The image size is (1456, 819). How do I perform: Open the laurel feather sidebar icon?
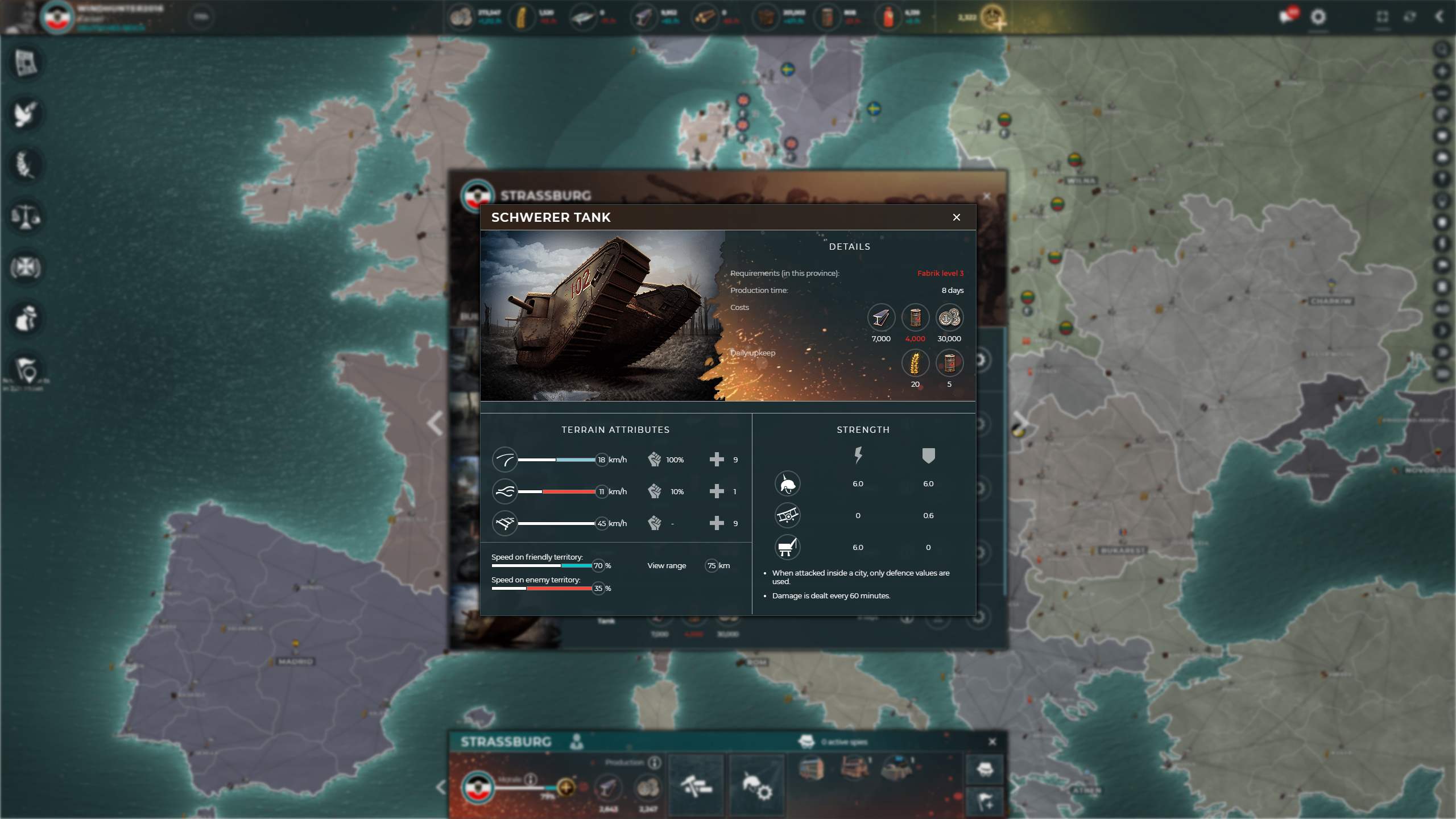click(26, 165)
